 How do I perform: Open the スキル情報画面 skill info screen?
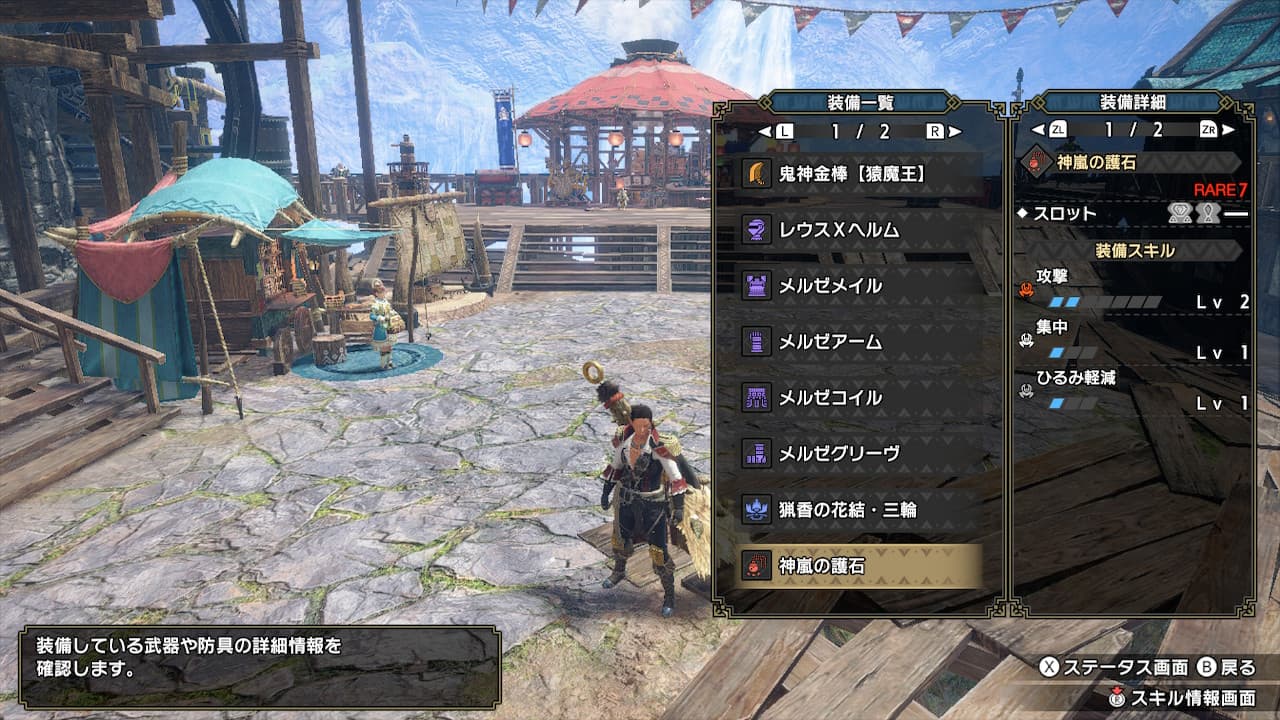[1182, 698]
